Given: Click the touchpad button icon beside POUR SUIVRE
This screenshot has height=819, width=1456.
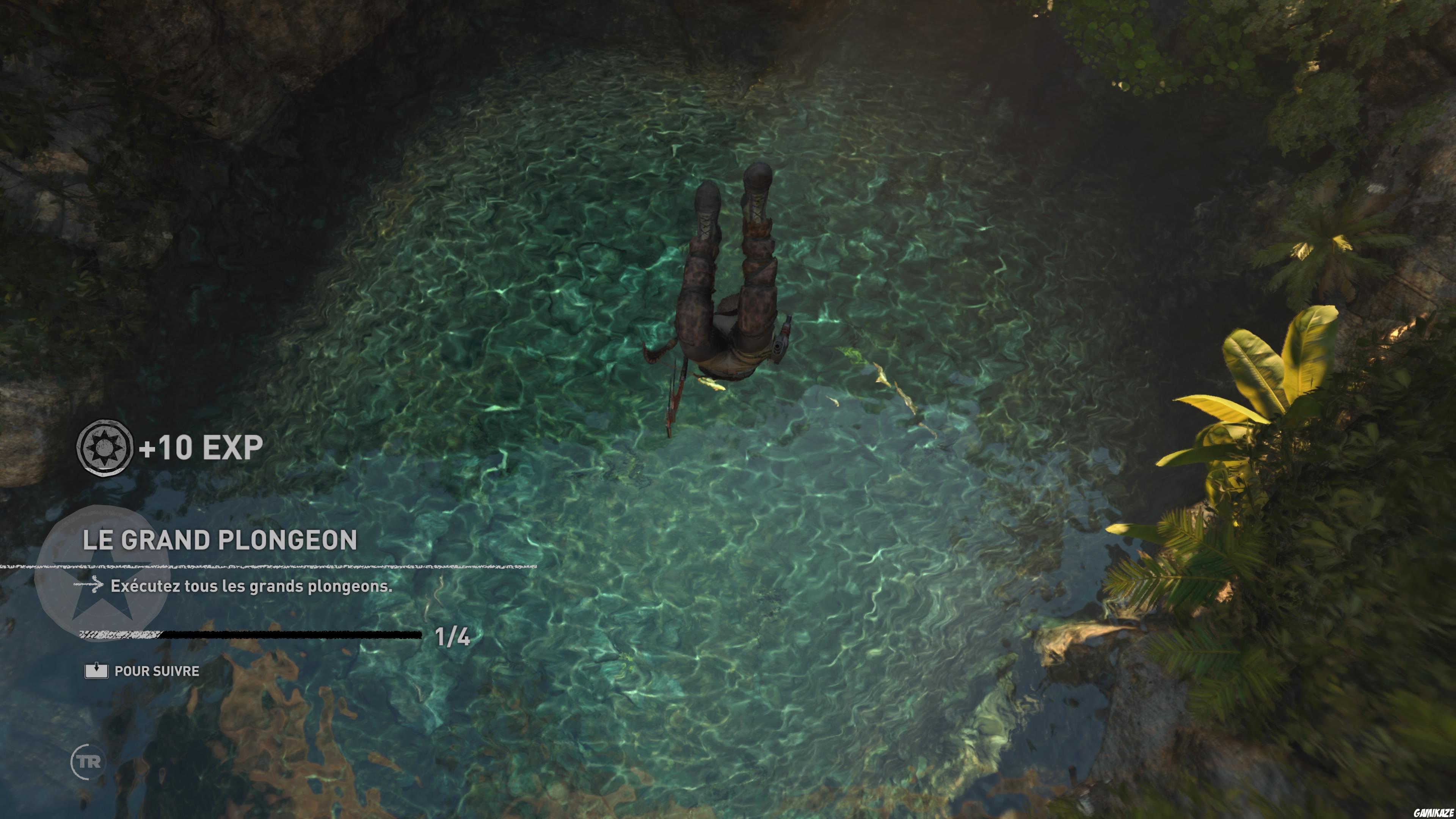Looking at the screenshot, I should pyautogui.click(x=97, y=671).
